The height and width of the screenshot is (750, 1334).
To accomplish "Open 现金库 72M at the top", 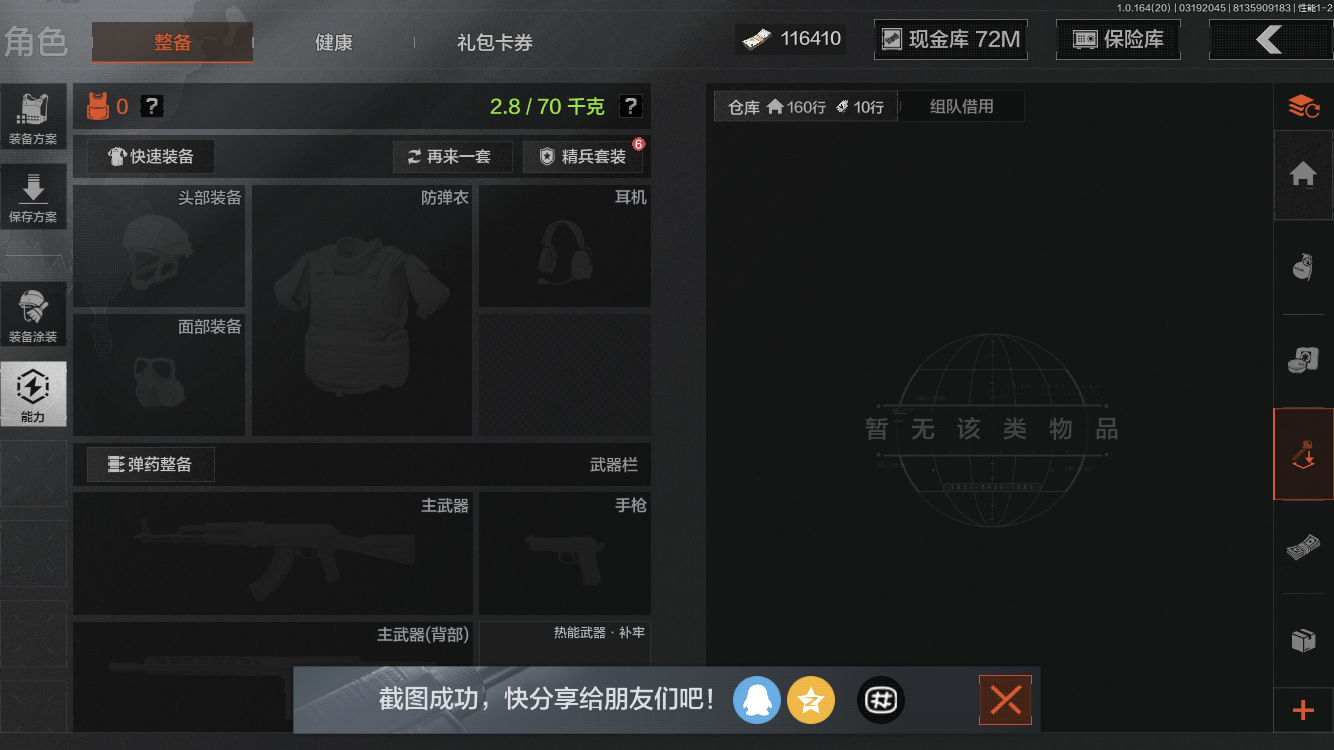I will click(x=950, y=38).
